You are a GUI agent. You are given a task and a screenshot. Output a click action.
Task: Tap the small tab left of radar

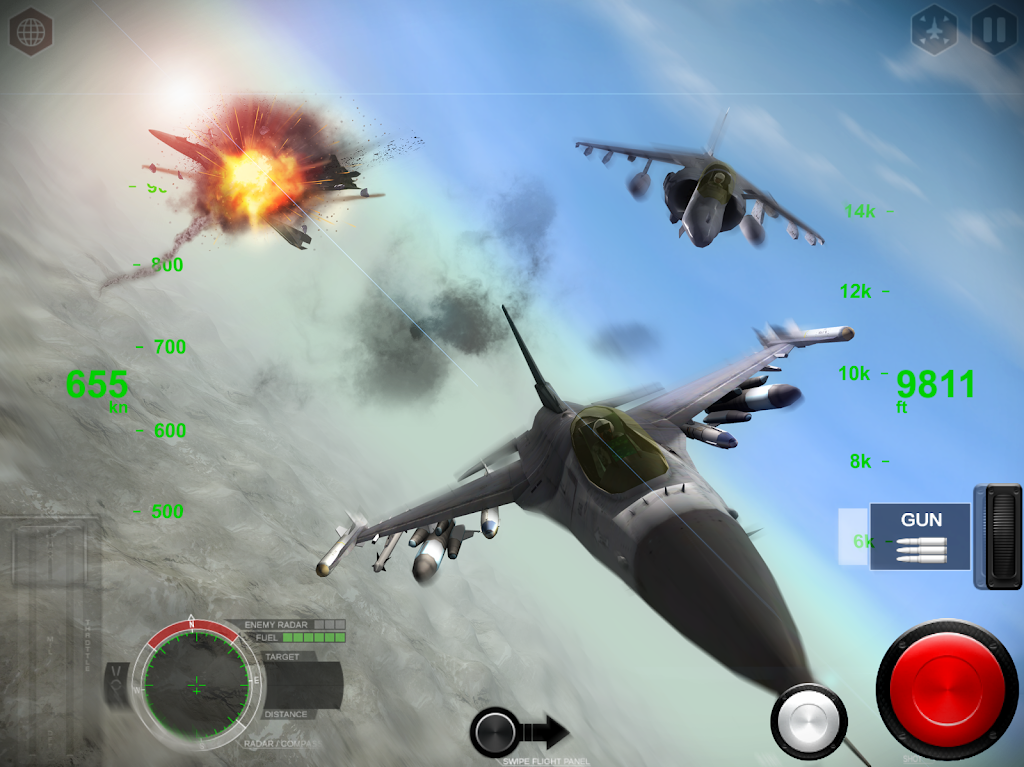point(118,685)
